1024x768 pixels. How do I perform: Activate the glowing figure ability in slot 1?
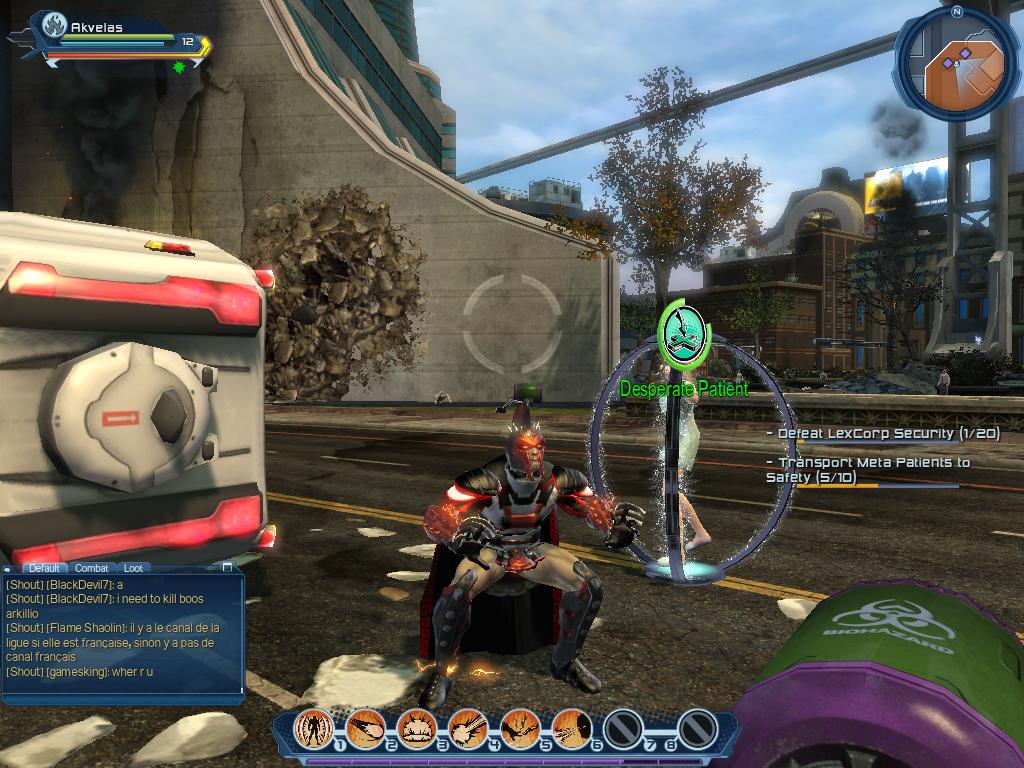pyautogui.click(x=313, y=727)
